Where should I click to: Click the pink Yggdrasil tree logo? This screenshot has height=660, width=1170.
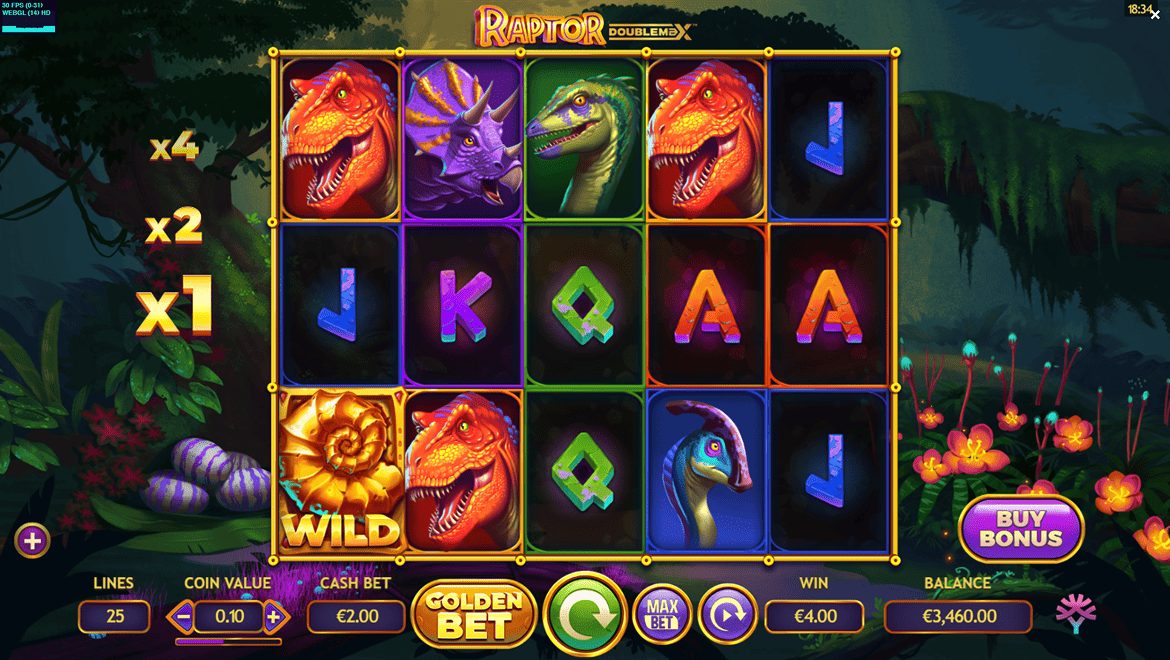pyautogui.click(x=1076, y=613)
